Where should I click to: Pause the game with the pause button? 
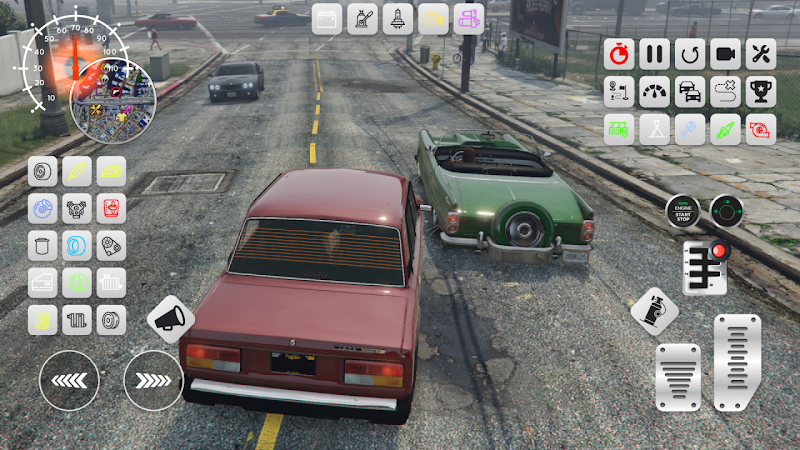click(655, 54)
